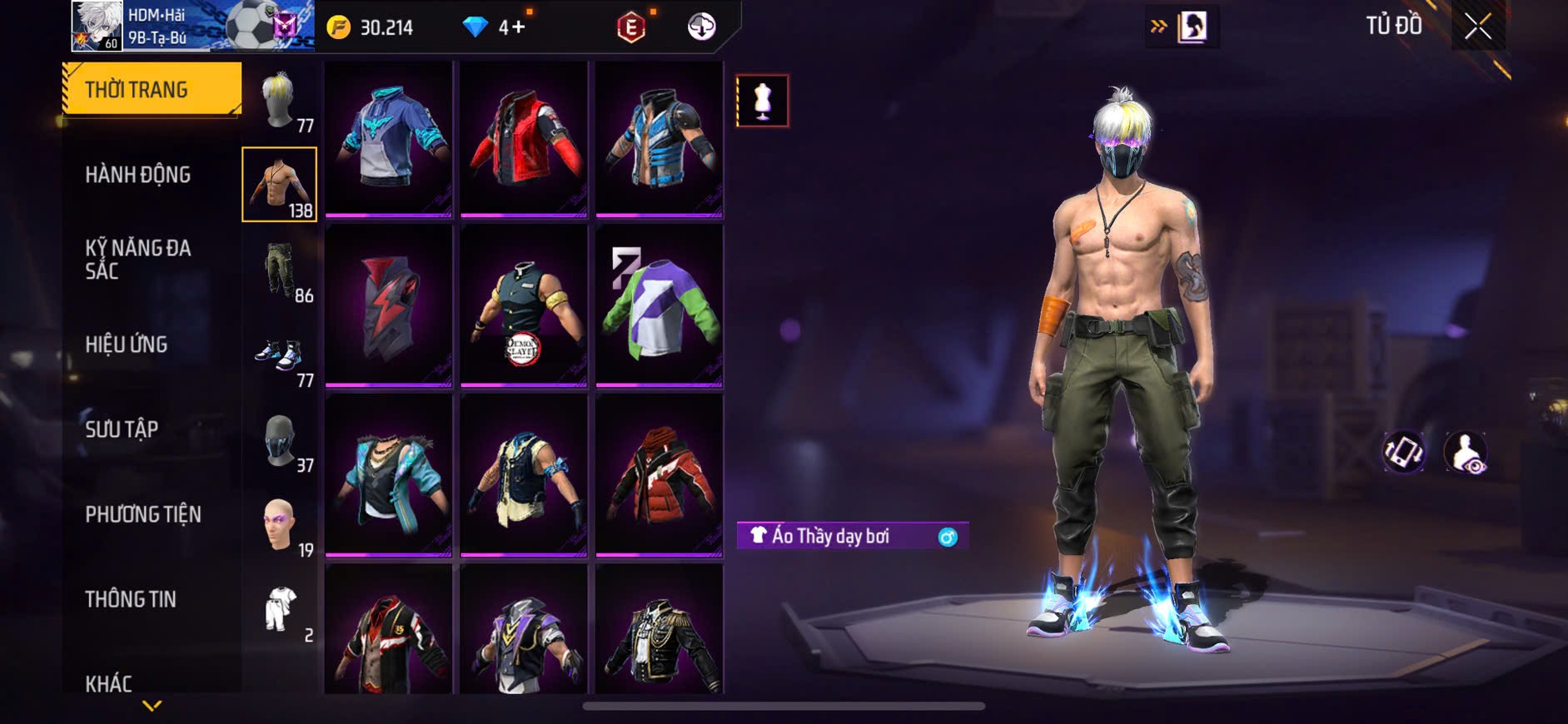Image resolution: width=1568 pixels, height=724 pixels.
Task: Pick the green and purple number 7 jersey
Action: (x=659, y=306)
